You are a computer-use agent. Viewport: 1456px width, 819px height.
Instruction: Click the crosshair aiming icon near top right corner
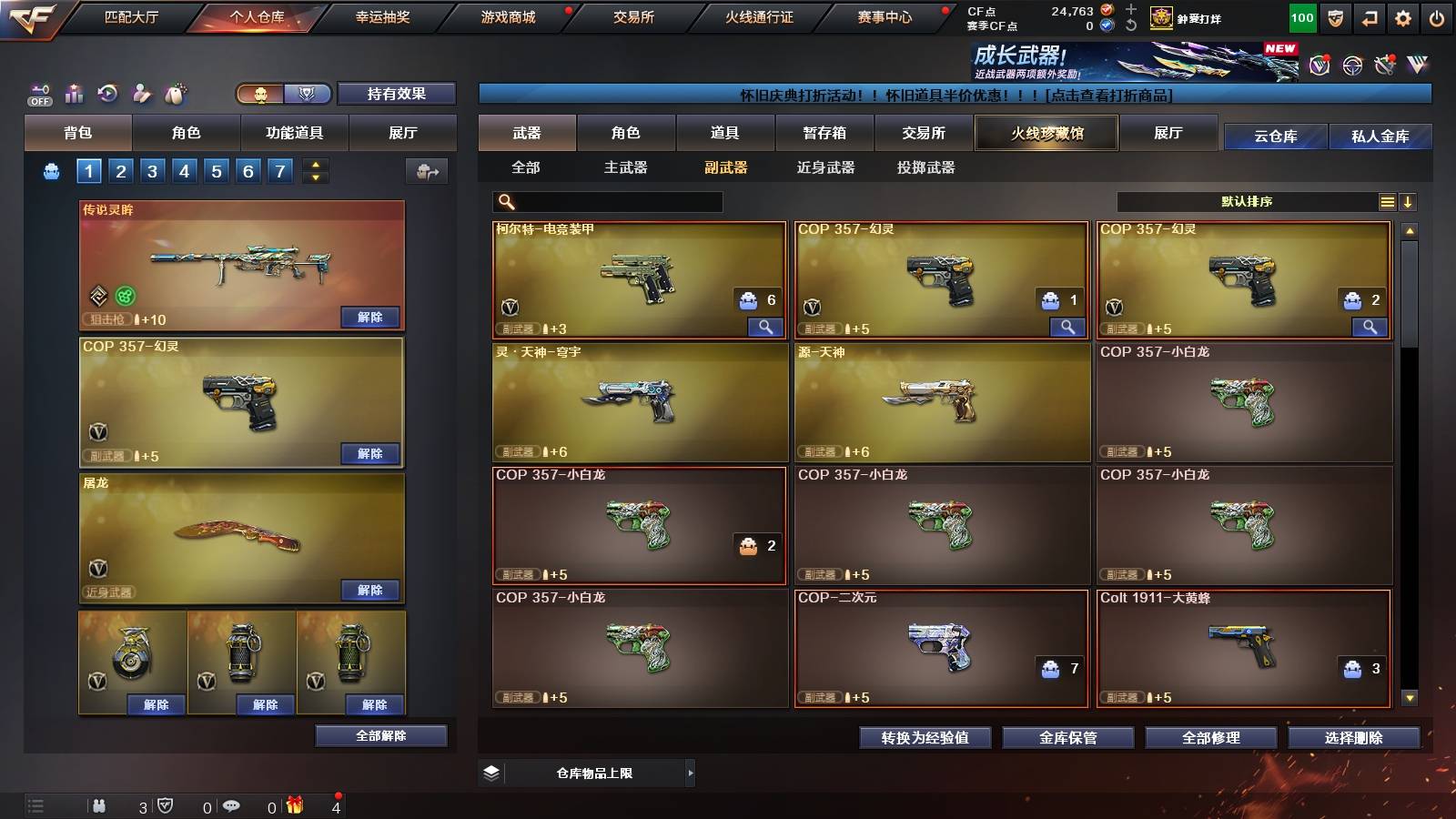(x=1351, y=65)
